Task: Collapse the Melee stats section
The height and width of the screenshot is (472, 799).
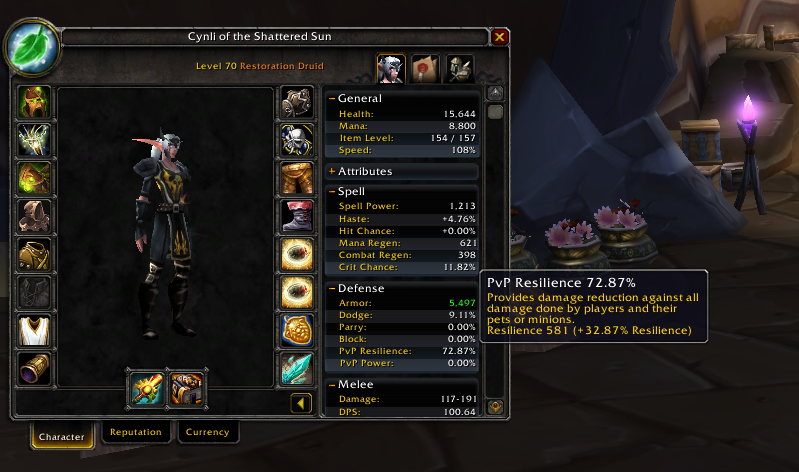Action: click(332, 385)
